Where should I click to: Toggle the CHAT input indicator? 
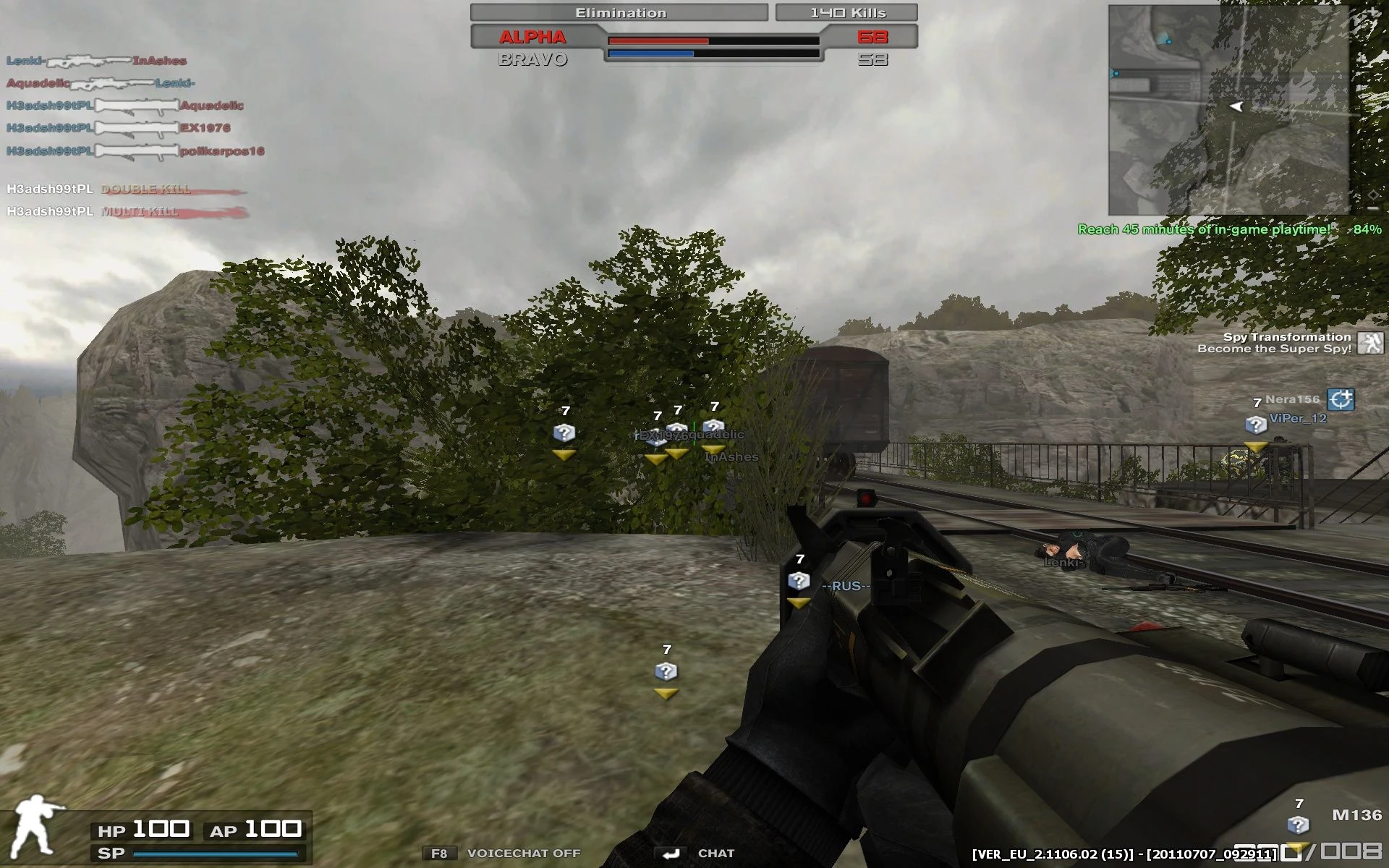[673, 853]
